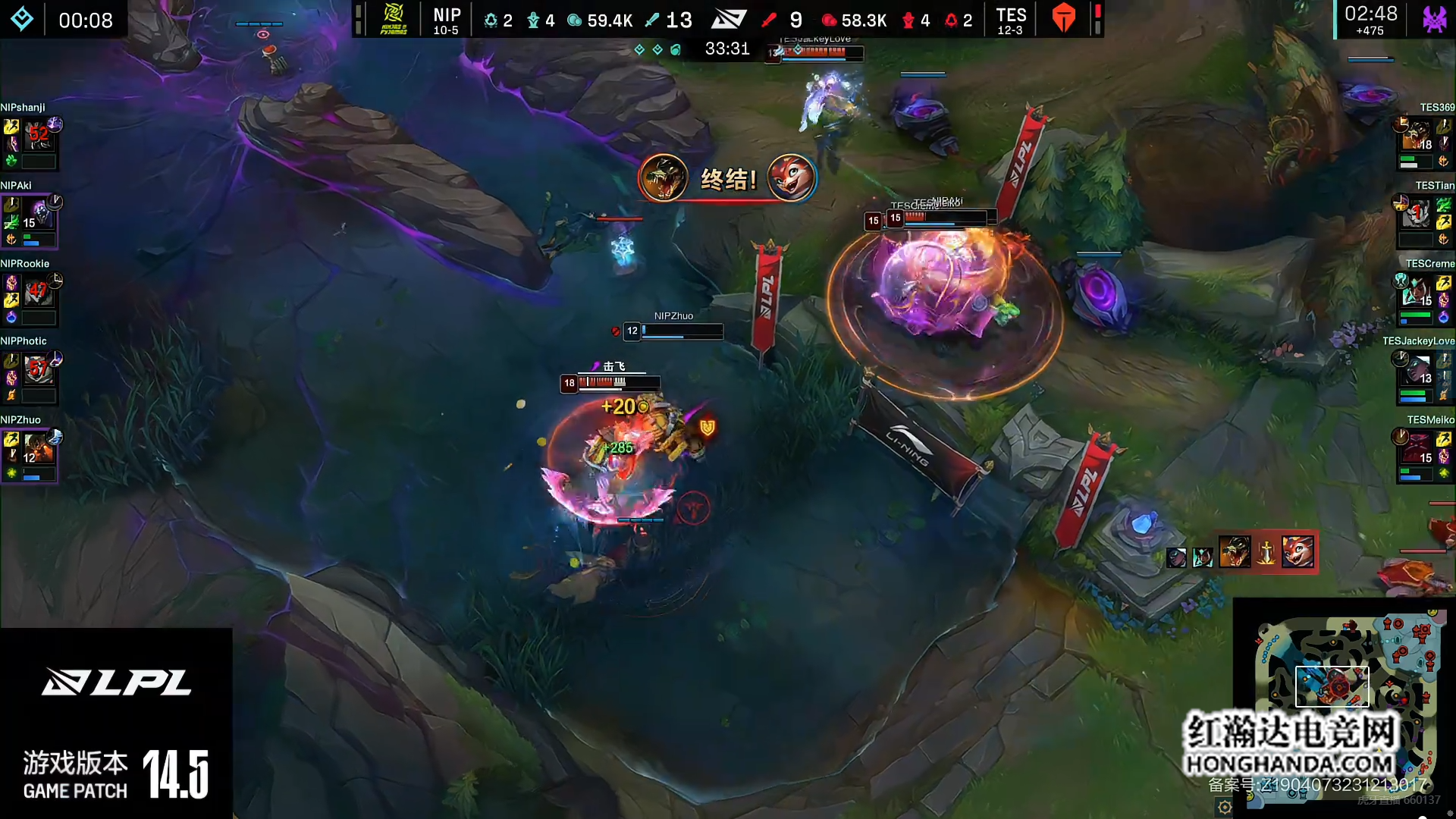Screen dimensions: 1456x819
Task: Click the NIP team logo in scoreboard
Action: click(394, 19)
